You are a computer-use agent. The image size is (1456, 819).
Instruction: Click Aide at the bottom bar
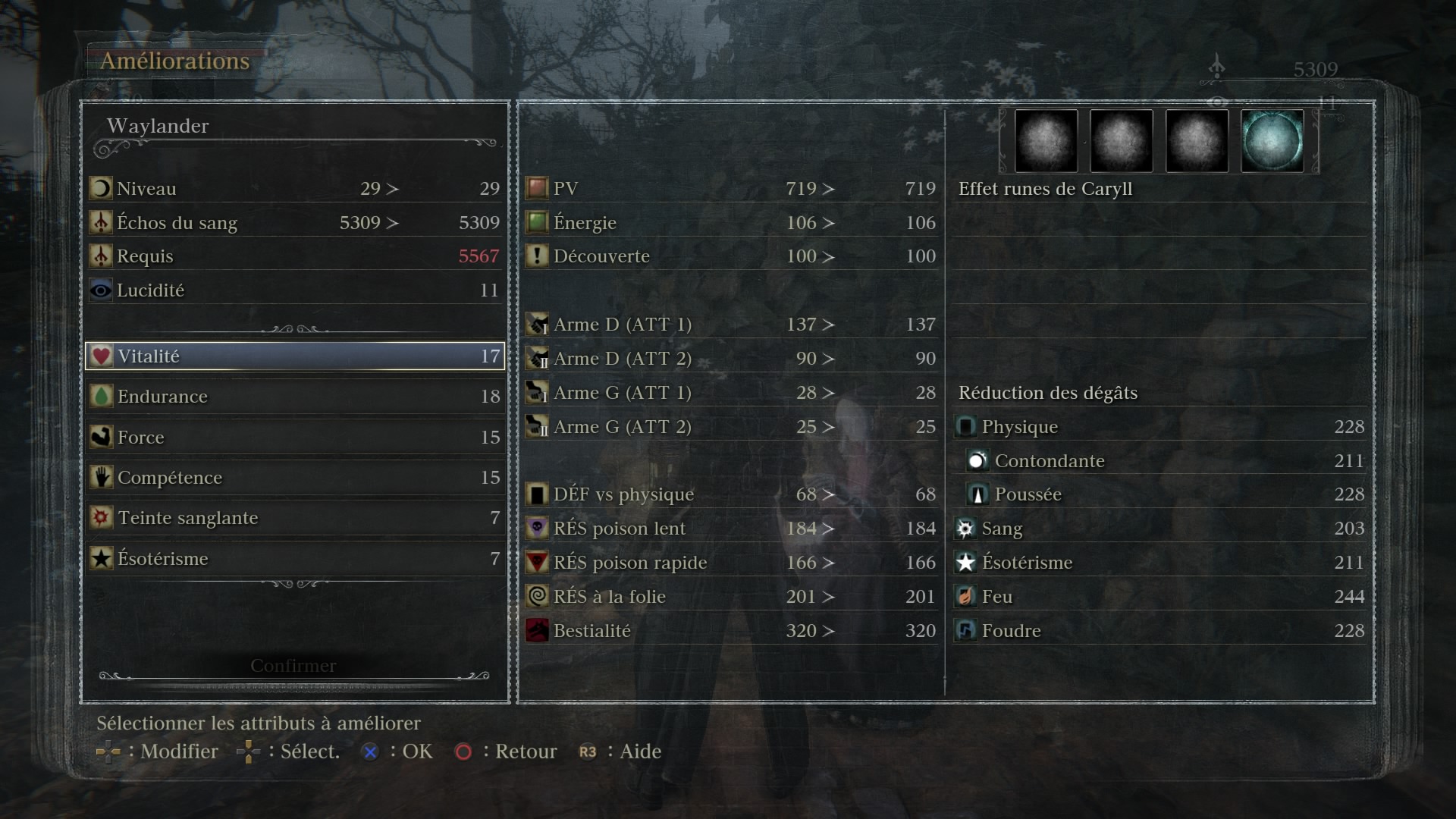pyautogui.click(x=642, y=752)
